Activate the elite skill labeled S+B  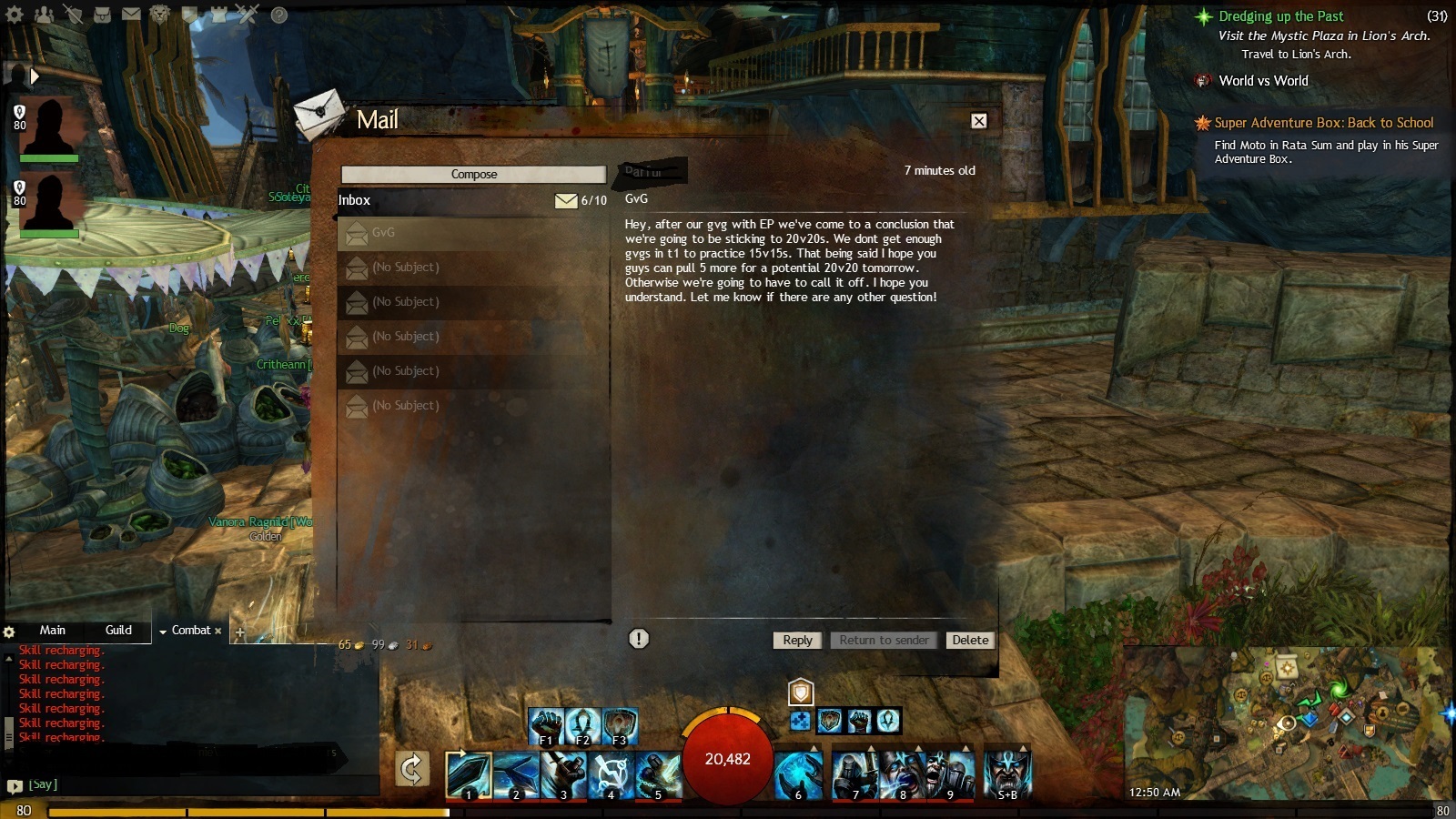pyautogui.click(x=1007, y=774)
